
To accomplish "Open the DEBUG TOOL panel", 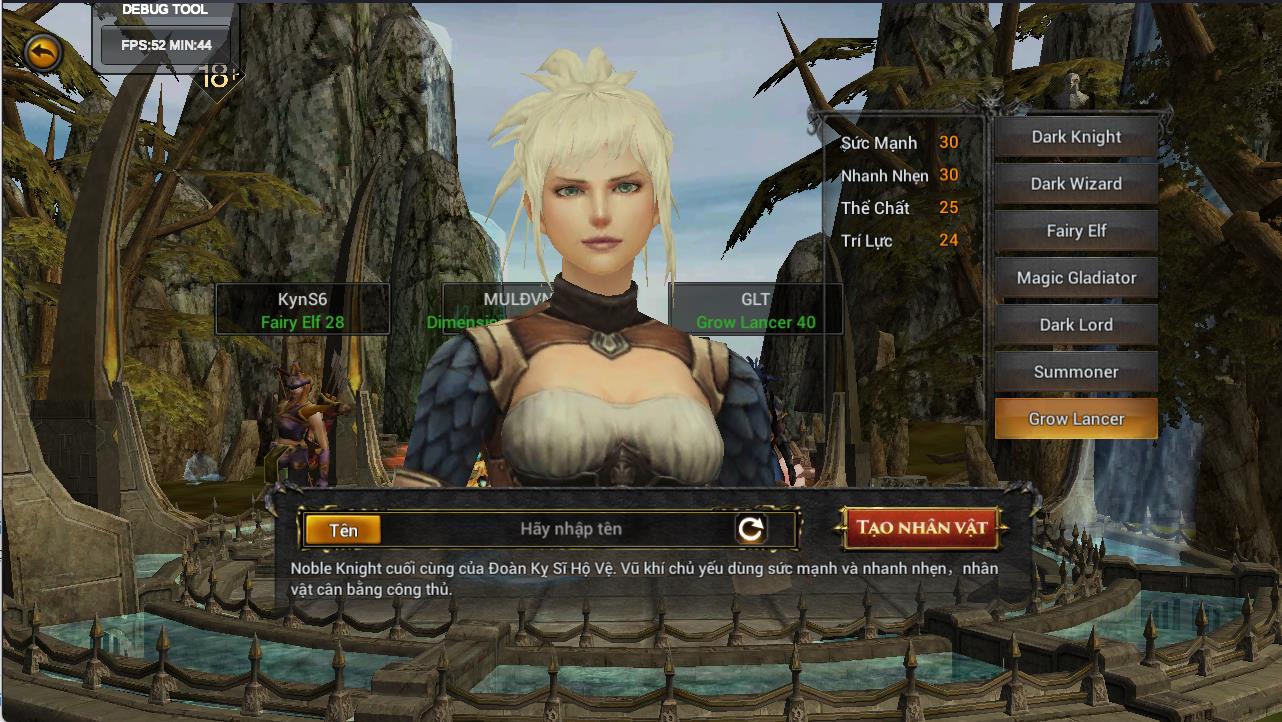I will click(163, 10).
